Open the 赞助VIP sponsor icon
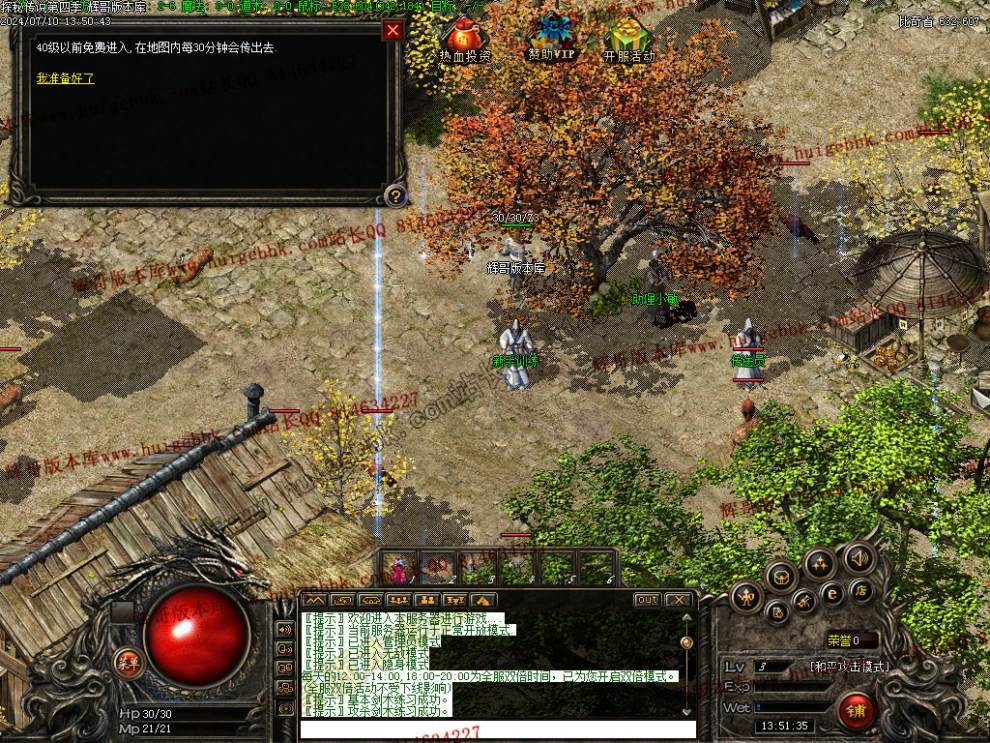This screenshot has width=990, height=743. pos(551,38)
